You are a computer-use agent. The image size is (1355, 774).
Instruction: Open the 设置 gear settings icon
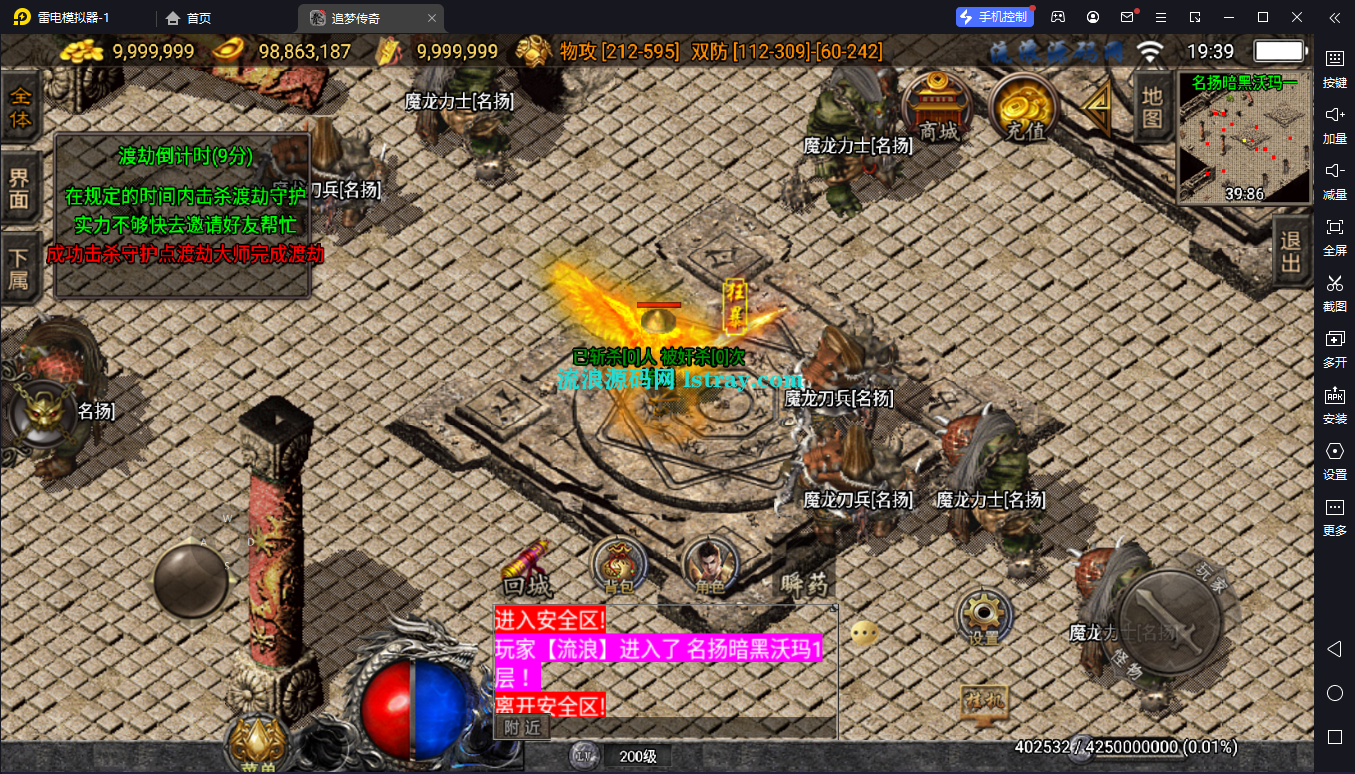pyautogui.click(x=983, y=616)
